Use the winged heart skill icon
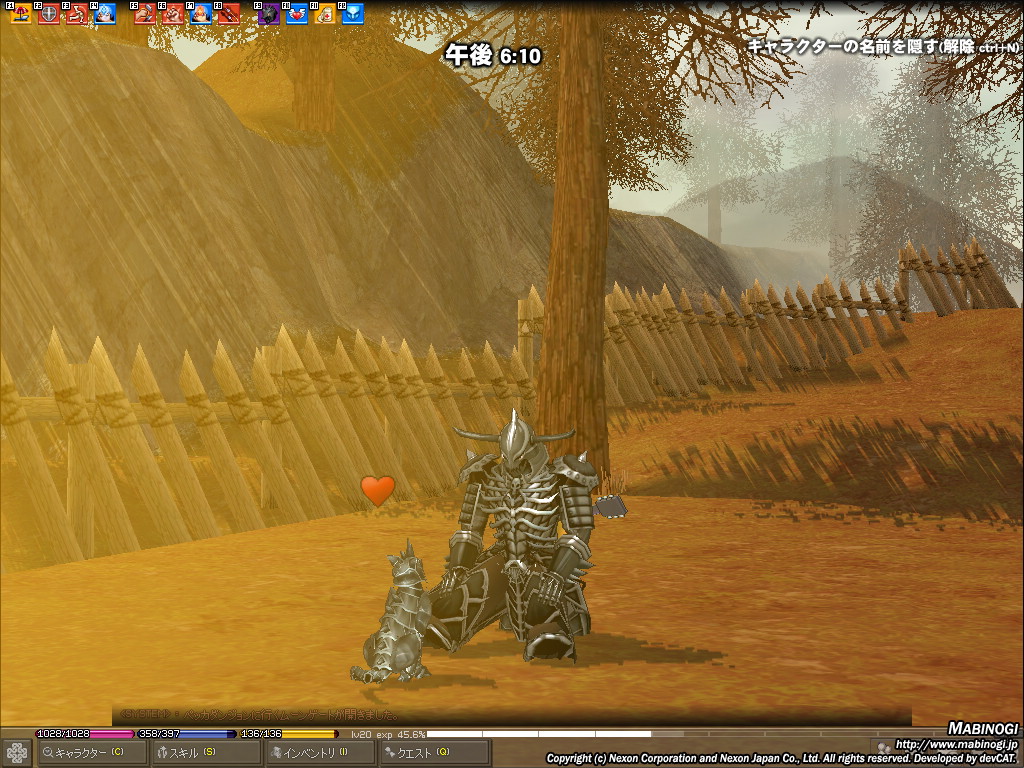The height and width of the screenshot is (768, 1024). pos(297,14)
